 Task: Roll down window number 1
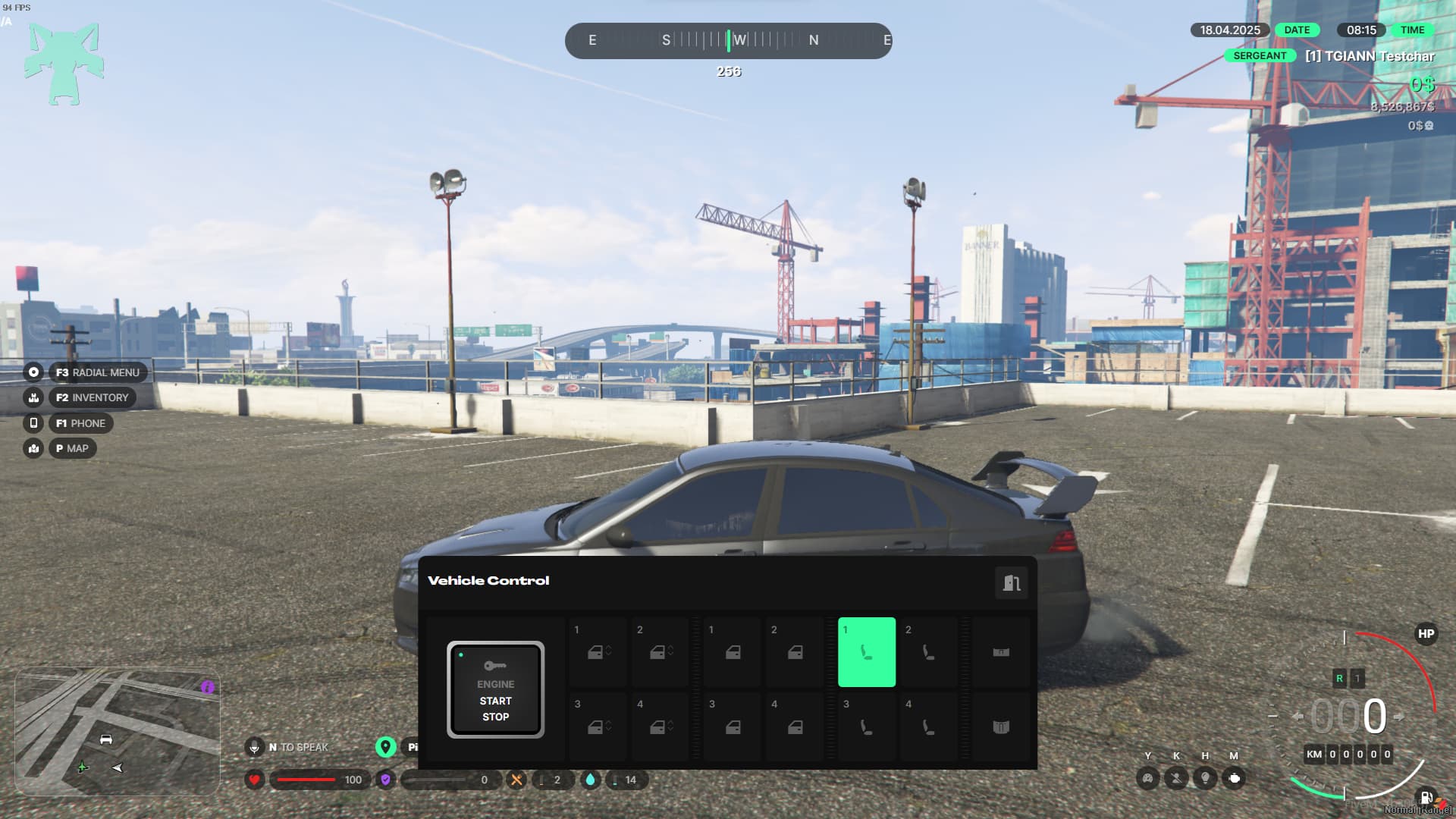coord(598,652)
